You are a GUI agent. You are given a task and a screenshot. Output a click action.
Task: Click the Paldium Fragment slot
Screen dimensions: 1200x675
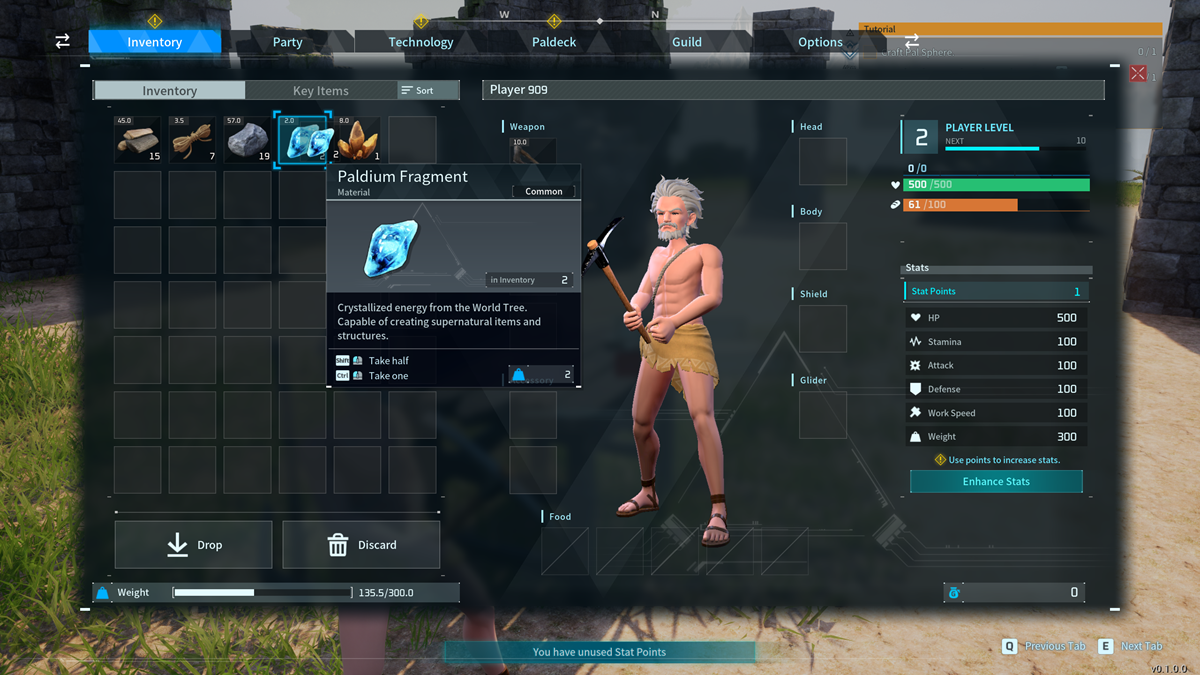click(303, 140)
